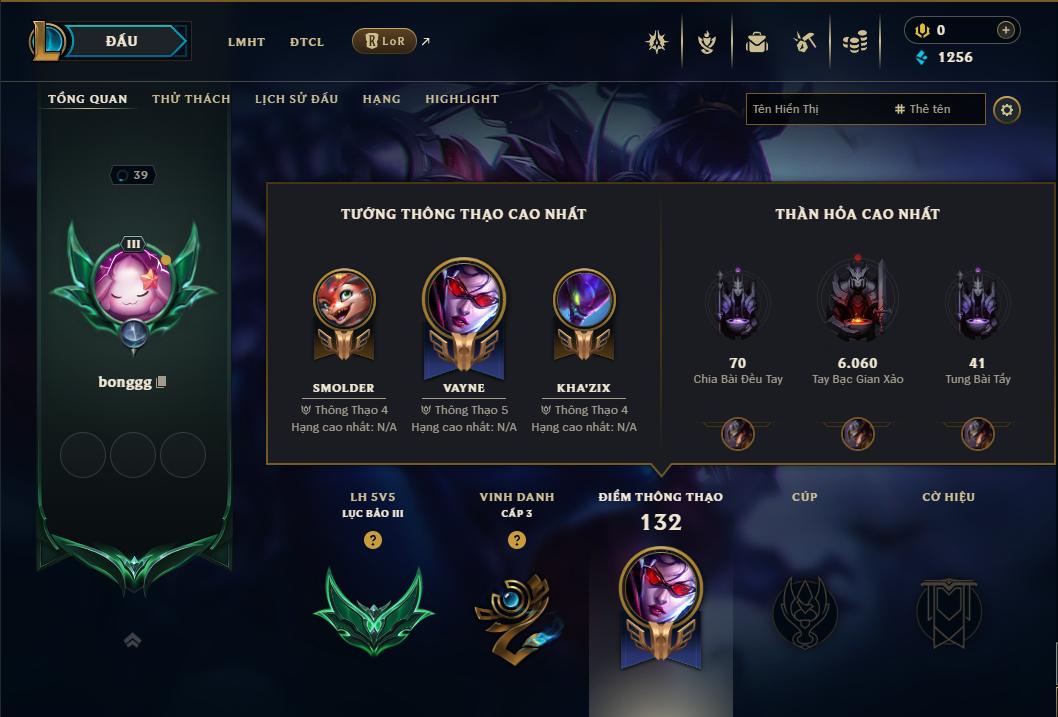Open profile settings gear icon
The width and height of the screenshot is (1058, 717).
click(x=1007, y=109)
